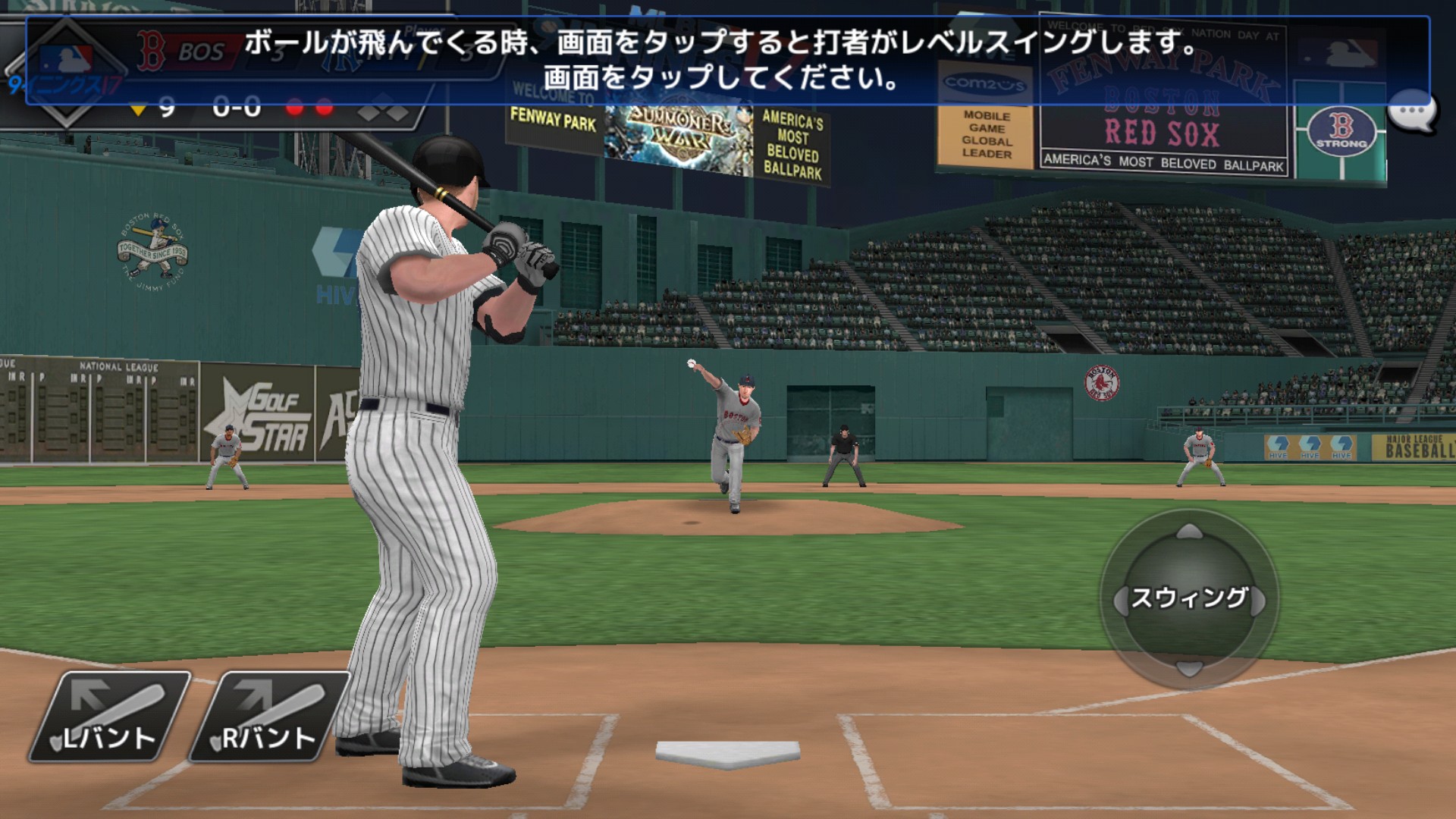Select the Rバント right bunt button

click(269, 717)
